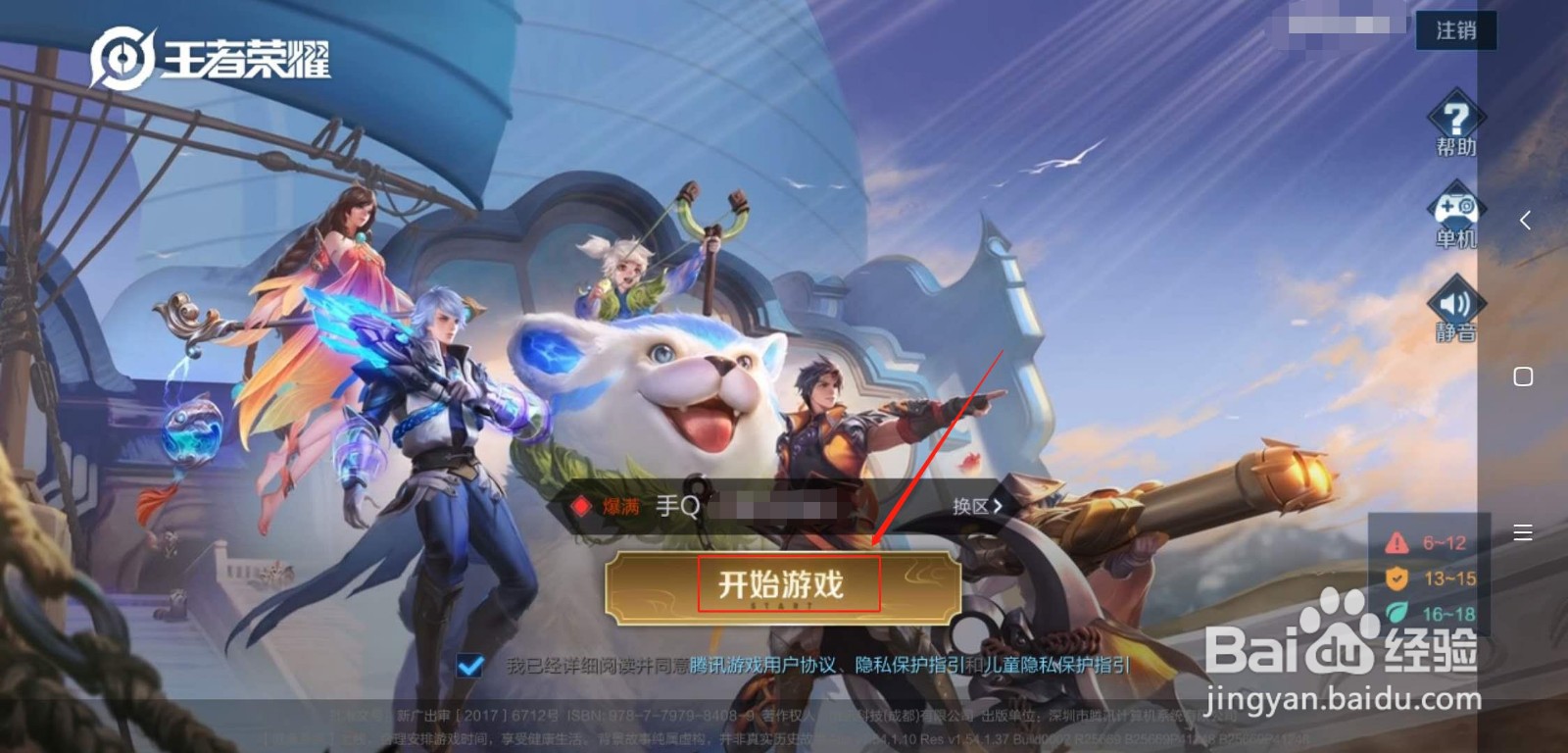Click the rounded square icon on right edge
Viewport: 1568px width, 753px height.
(x=1525, y=376)
